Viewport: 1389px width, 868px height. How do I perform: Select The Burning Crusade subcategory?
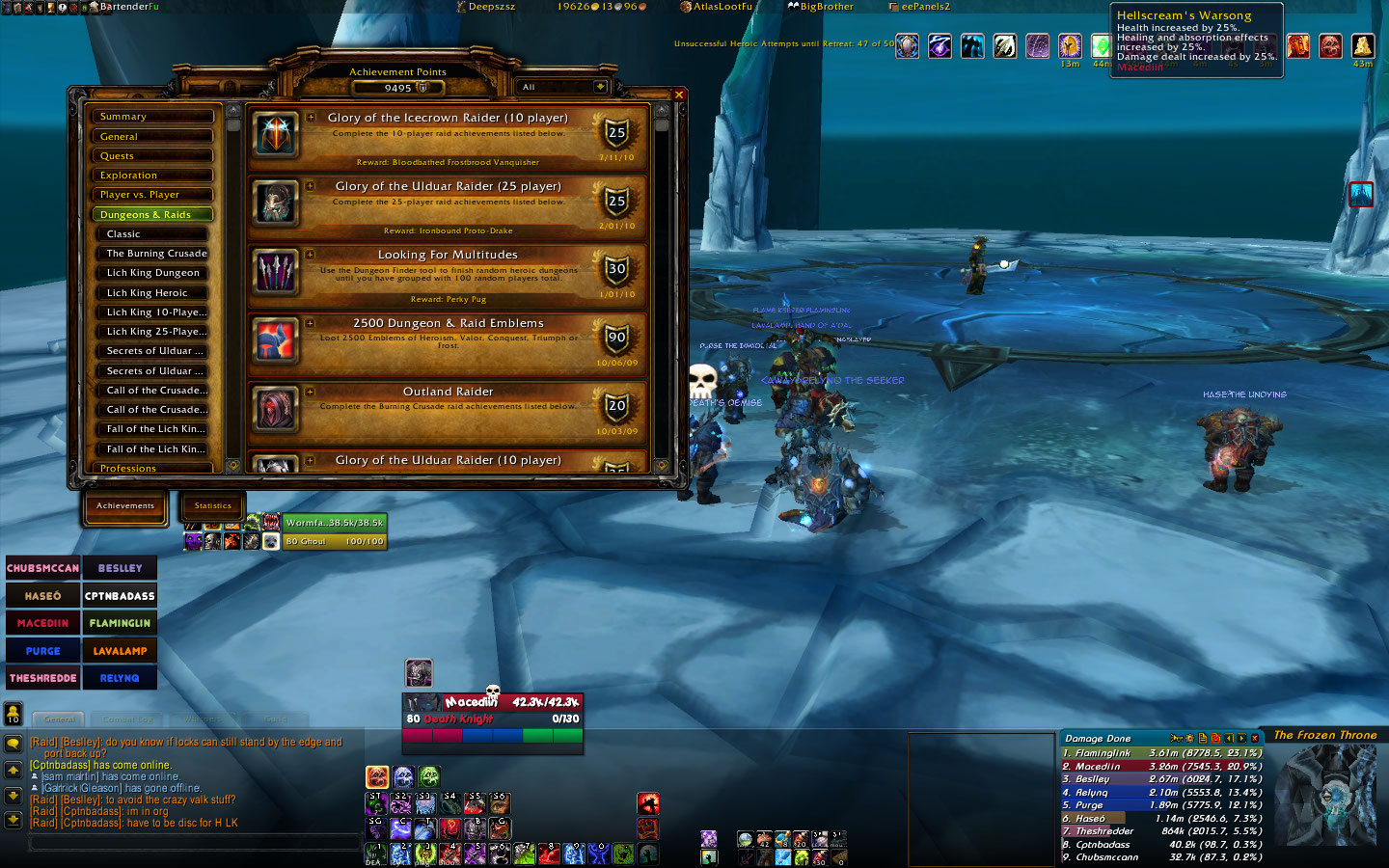pyautogui.click(x=156, y=254)
